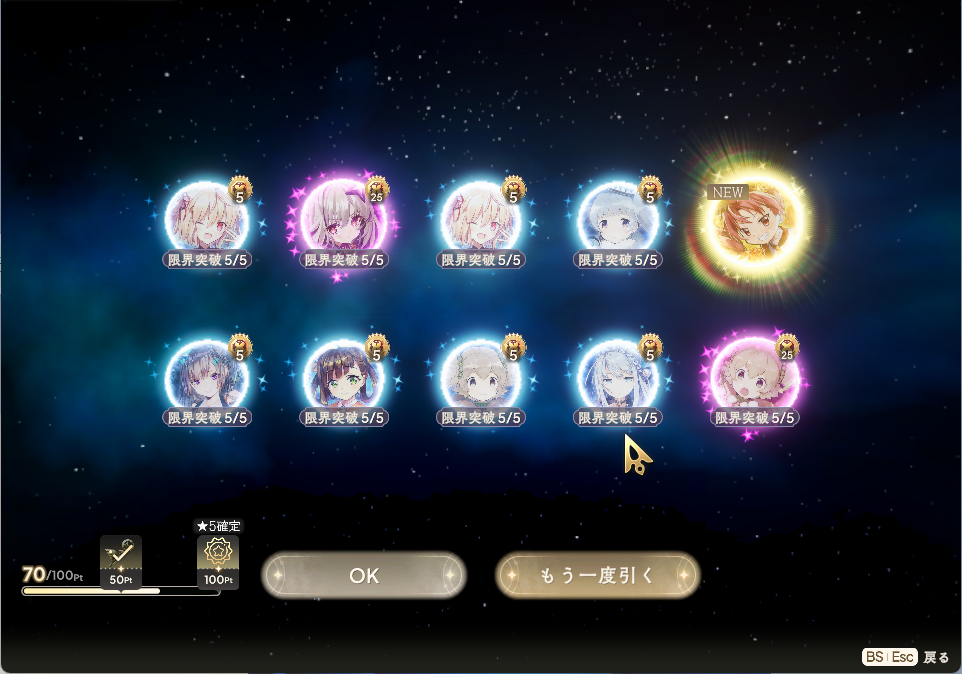The width and height of the screenshot is (962, 674).
Task: Confirm the gacha results with OK
Action: tap(364, 575)
